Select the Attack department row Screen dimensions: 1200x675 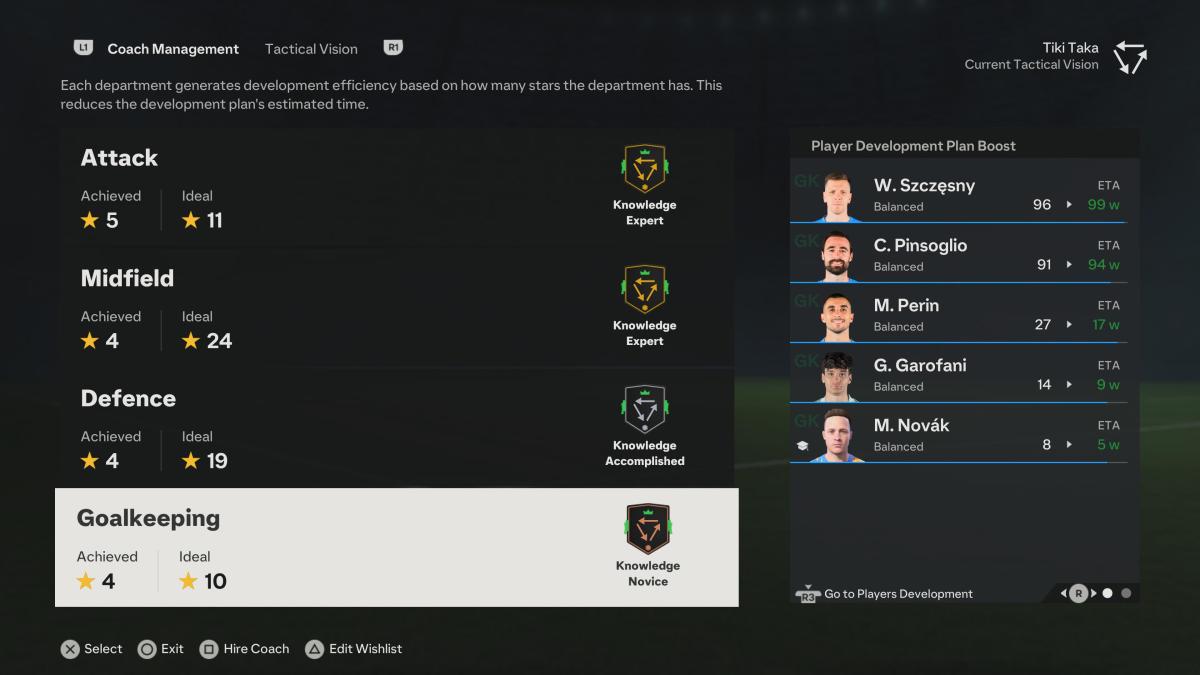click(397, 187)
